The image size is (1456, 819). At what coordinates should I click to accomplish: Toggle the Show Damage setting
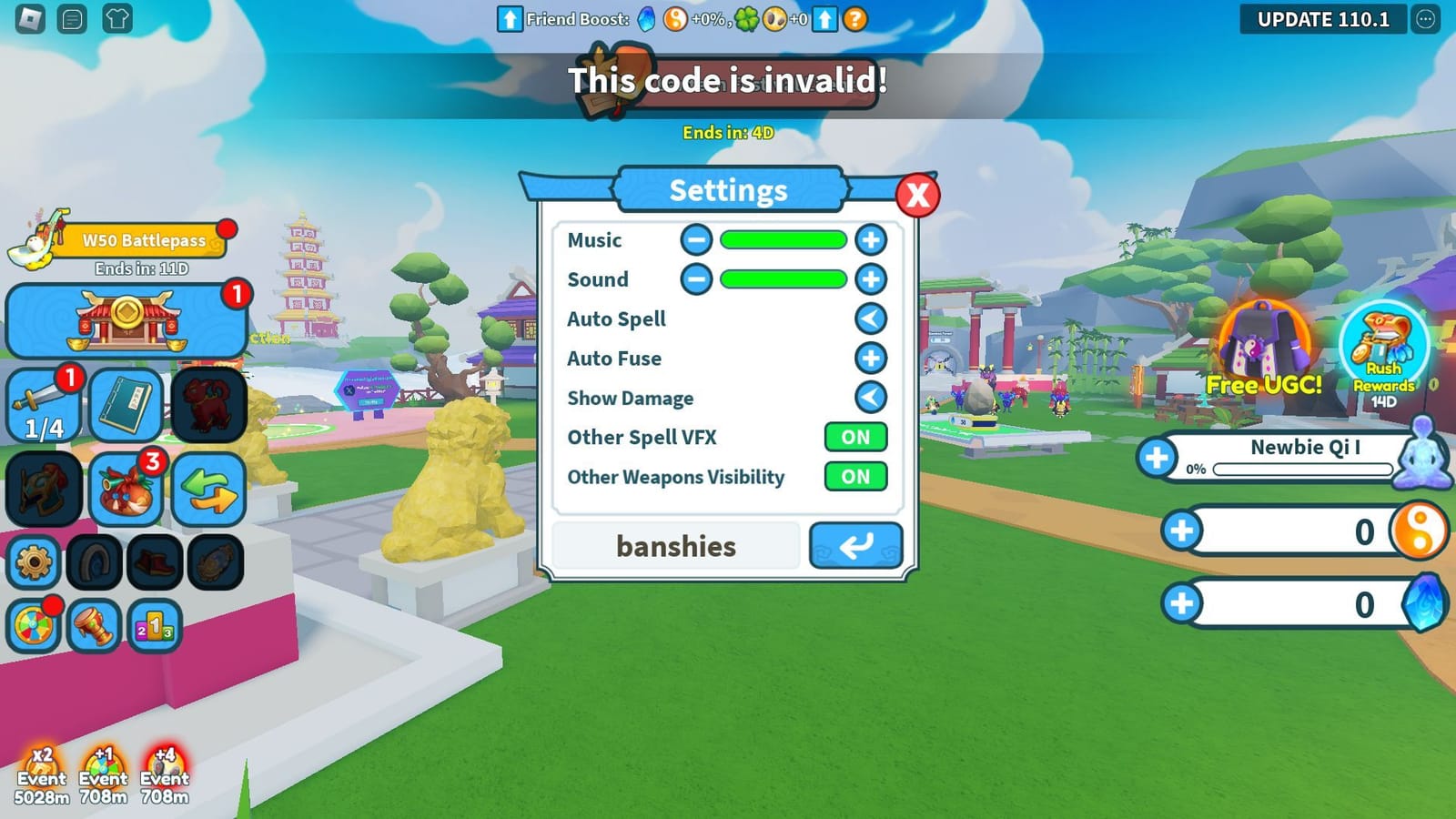pyautogui.click(x=870, y=398)
